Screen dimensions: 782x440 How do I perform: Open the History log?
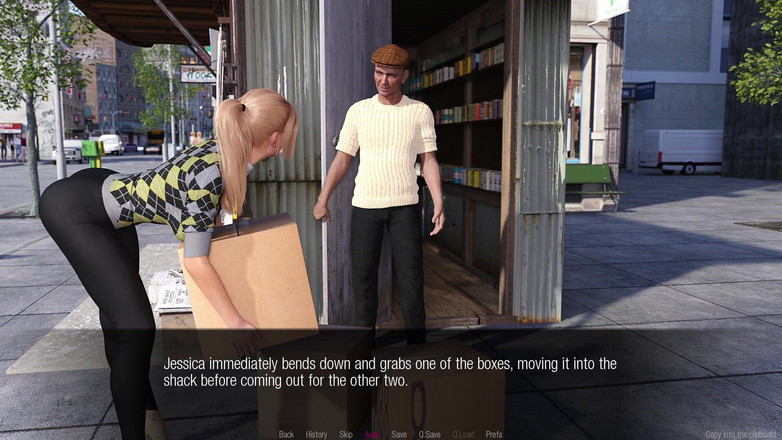point(316,435)
